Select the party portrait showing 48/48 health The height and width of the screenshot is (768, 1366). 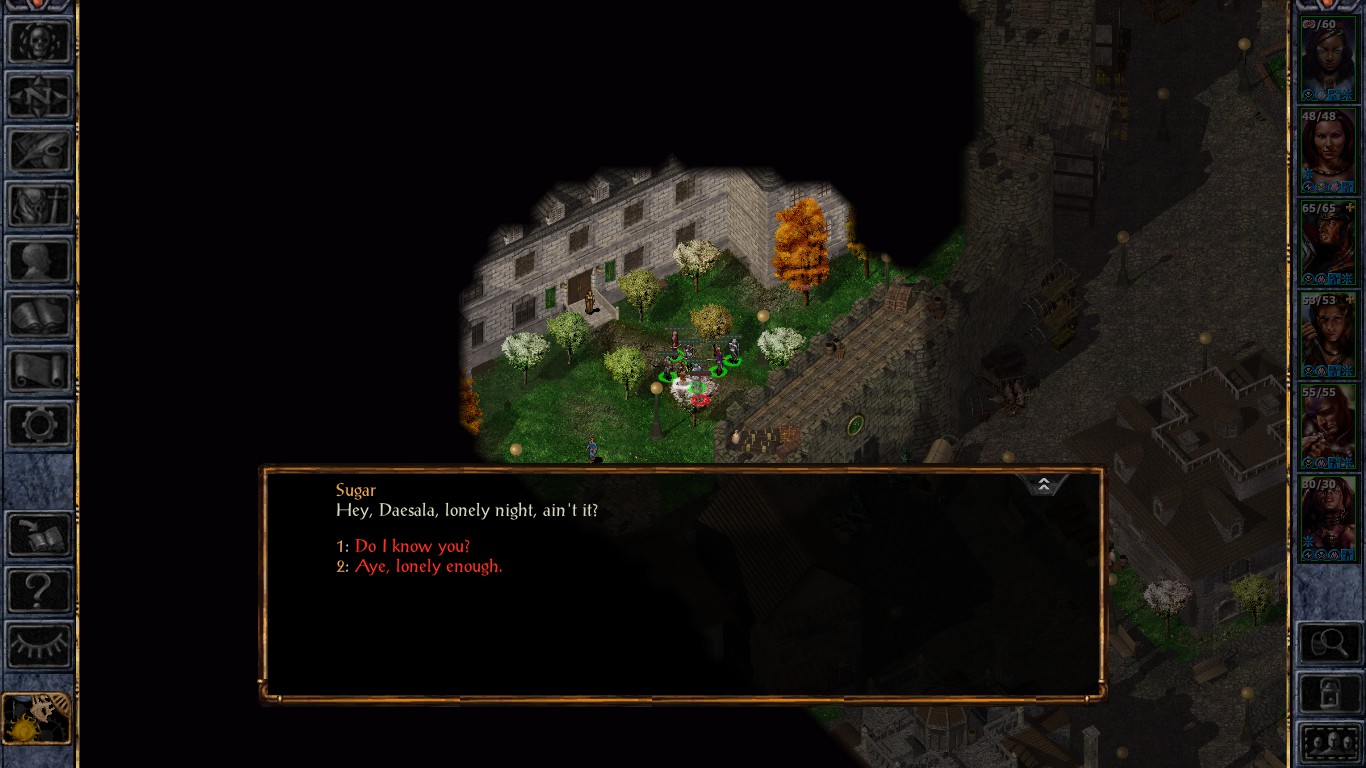pos(1328,150)
